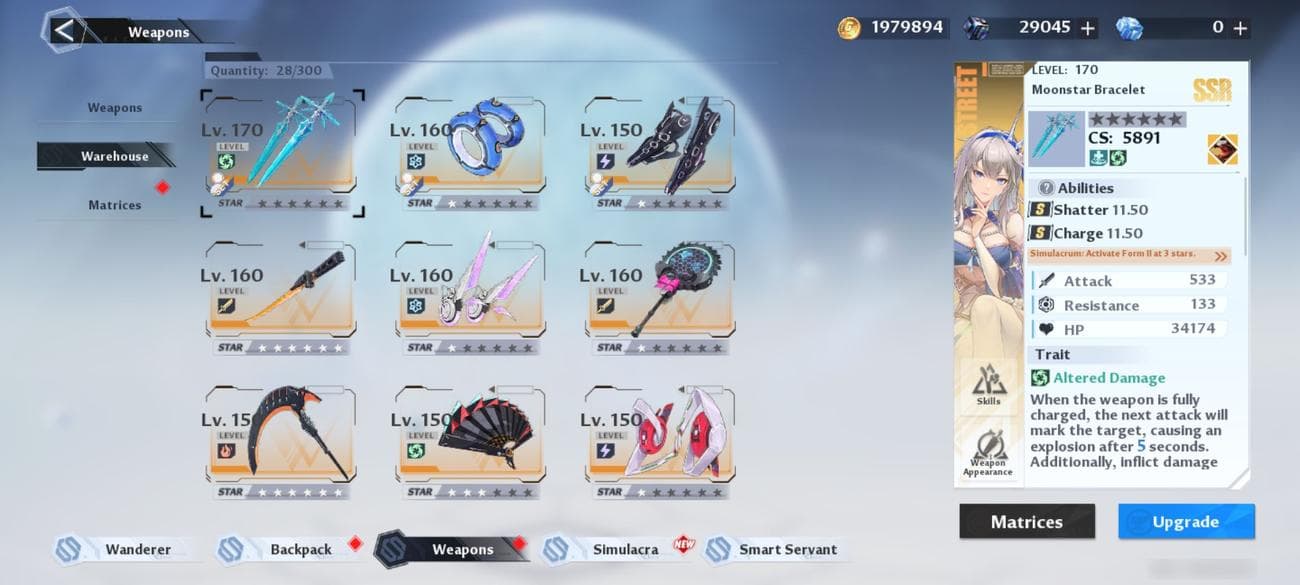Open the Backpack bottom tab
Viewport: 1300px width, 585px height.
(x=300, y=549)
